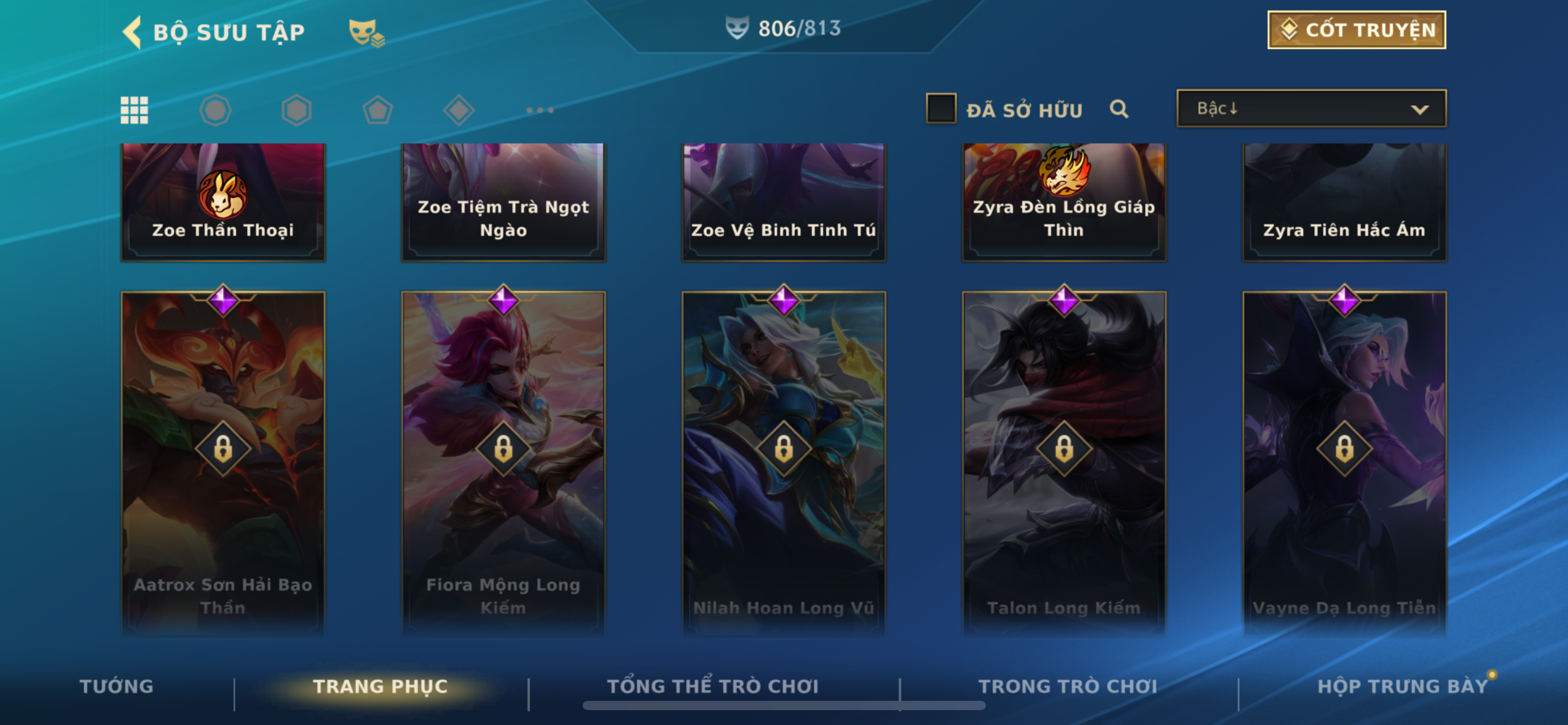This screenshot has width=1568, height=725.
Task: Select the grid all-skins filter
Action: [134, 110]
